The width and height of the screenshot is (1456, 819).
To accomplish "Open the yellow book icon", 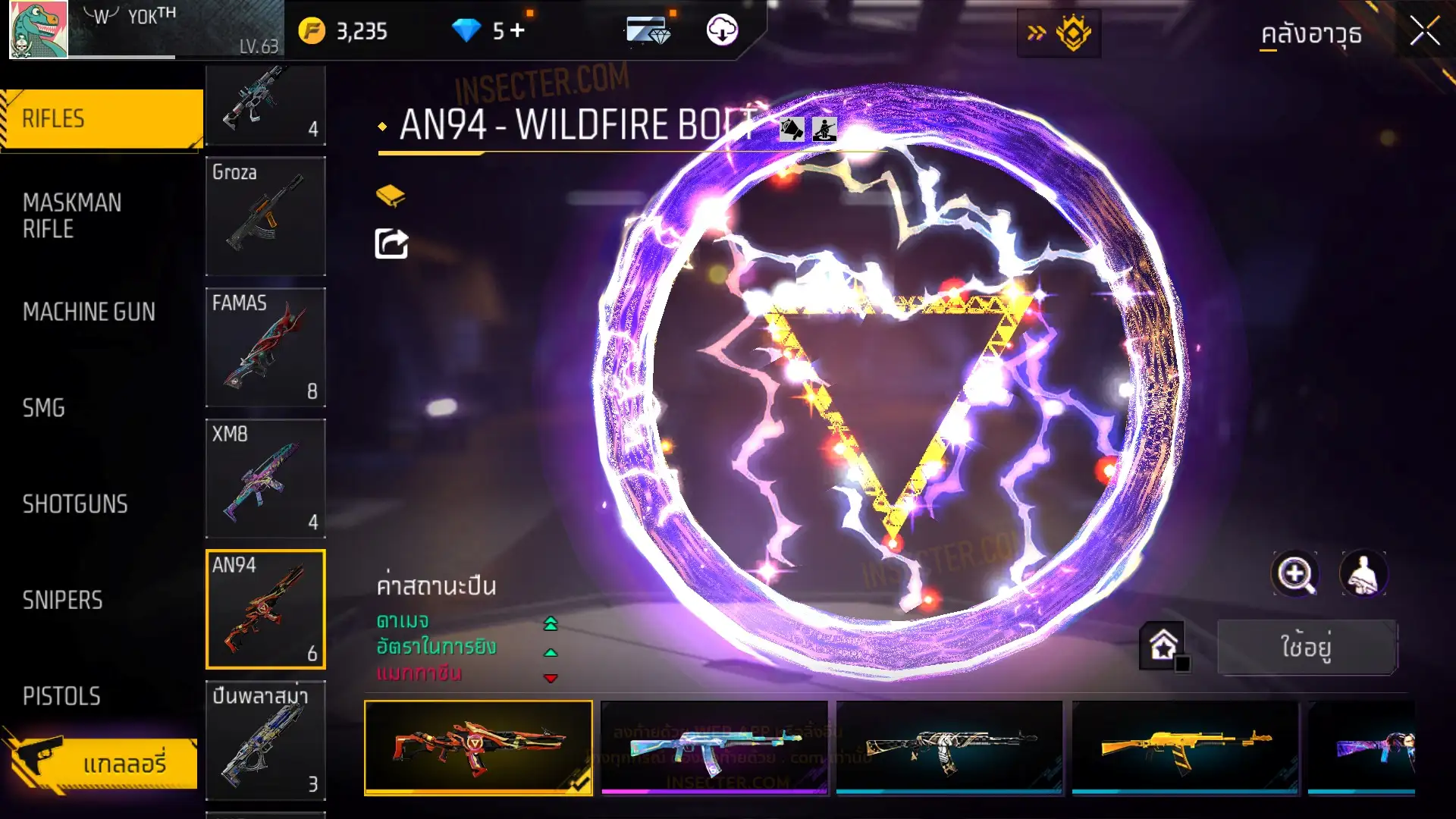I will [x=391, y=196].
